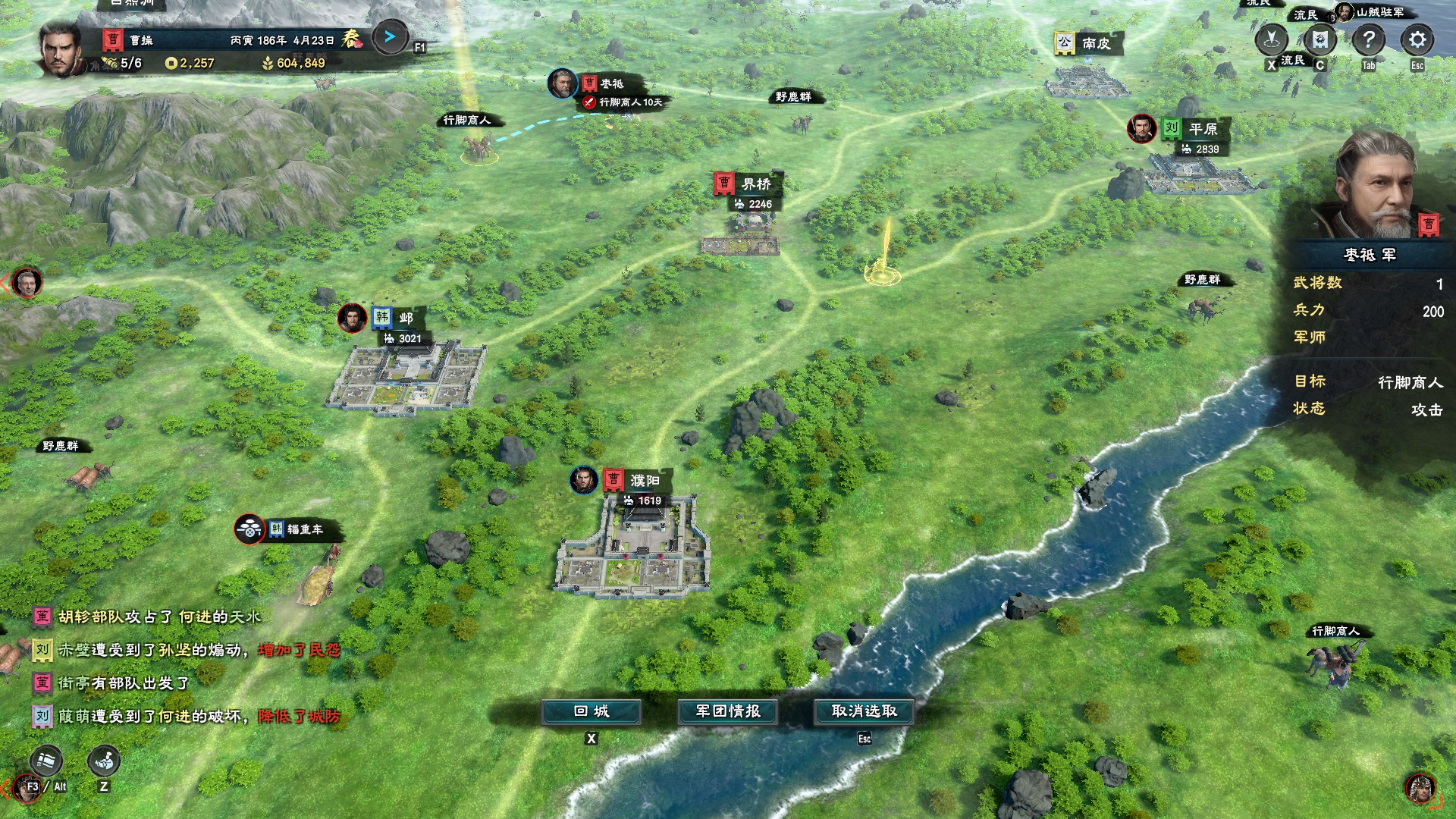
Task: Open the question mark help icon
Action: click(1368, 39)
